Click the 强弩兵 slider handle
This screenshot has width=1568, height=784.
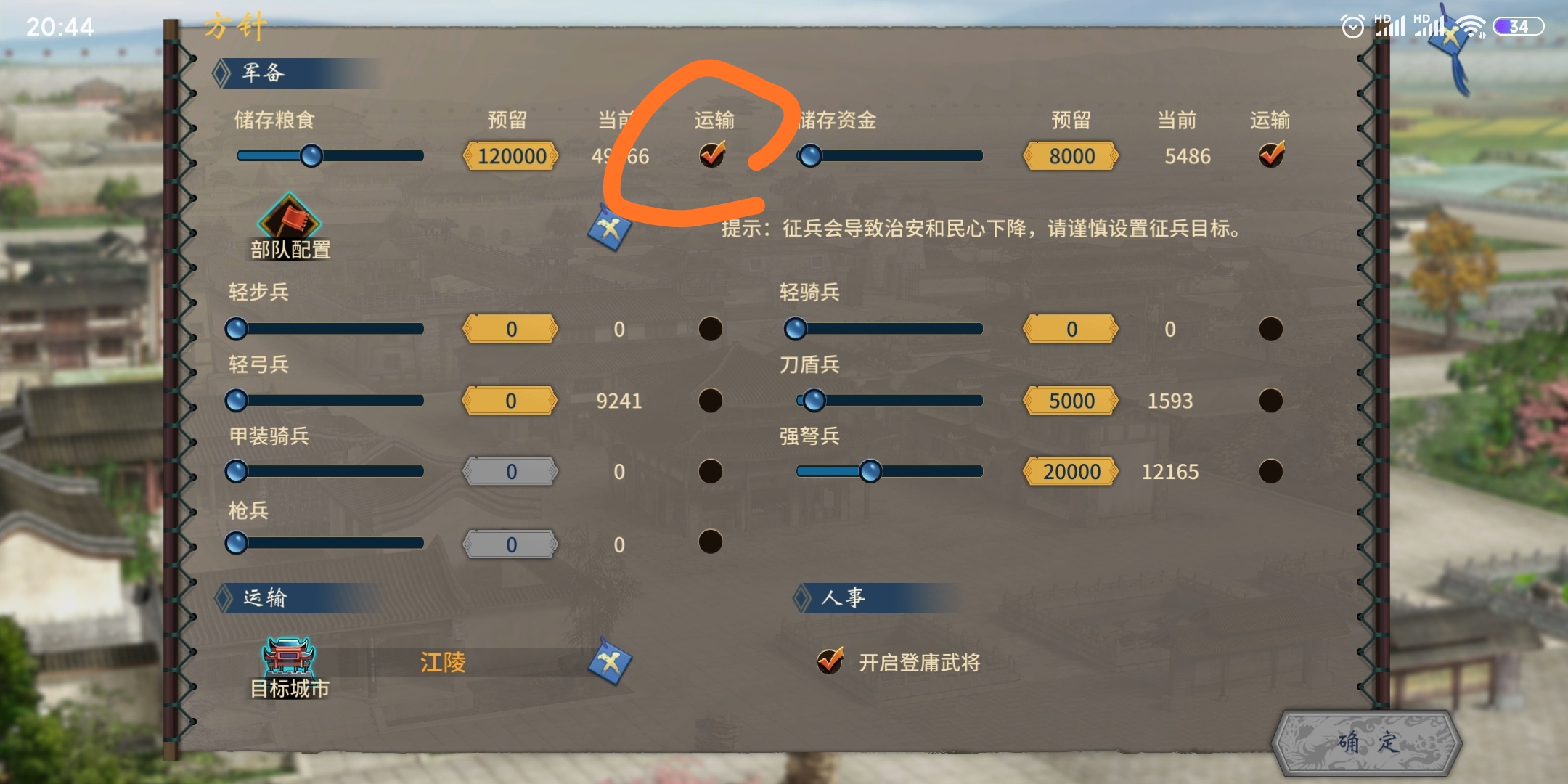(x=870, y=471)
